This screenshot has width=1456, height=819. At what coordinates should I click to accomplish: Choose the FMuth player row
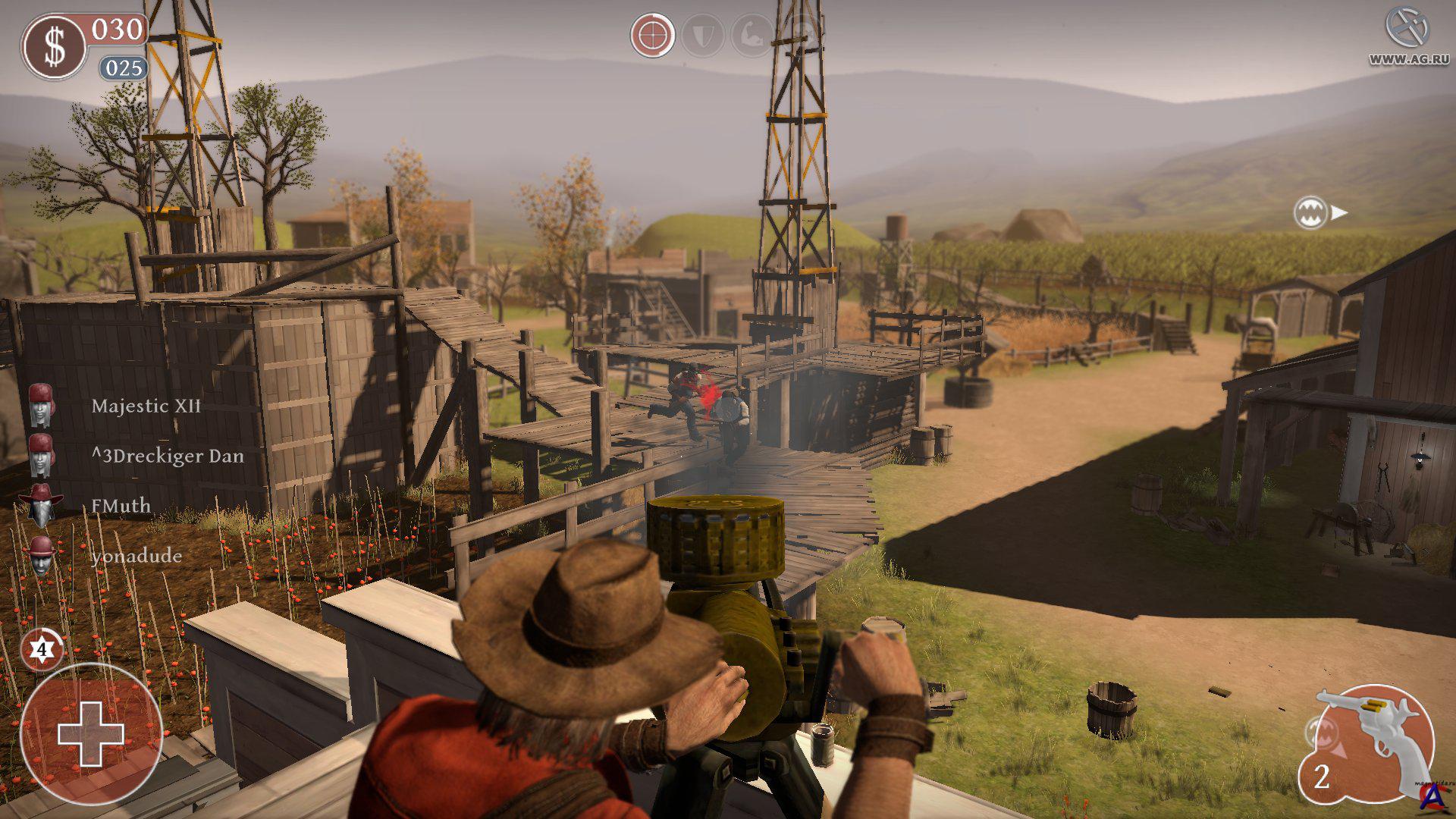pyautogui.click(x=121, y=506)
